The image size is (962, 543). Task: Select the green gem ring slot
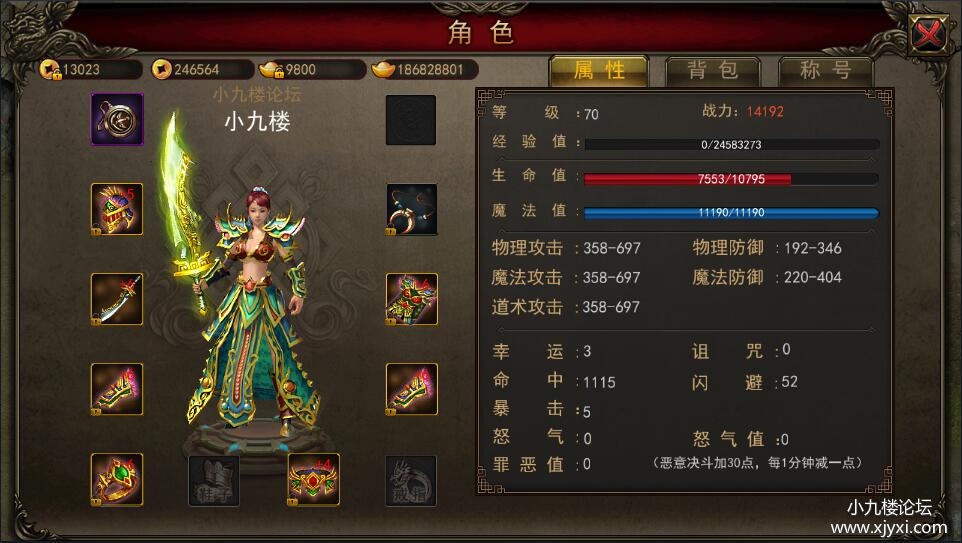point(117,479)
